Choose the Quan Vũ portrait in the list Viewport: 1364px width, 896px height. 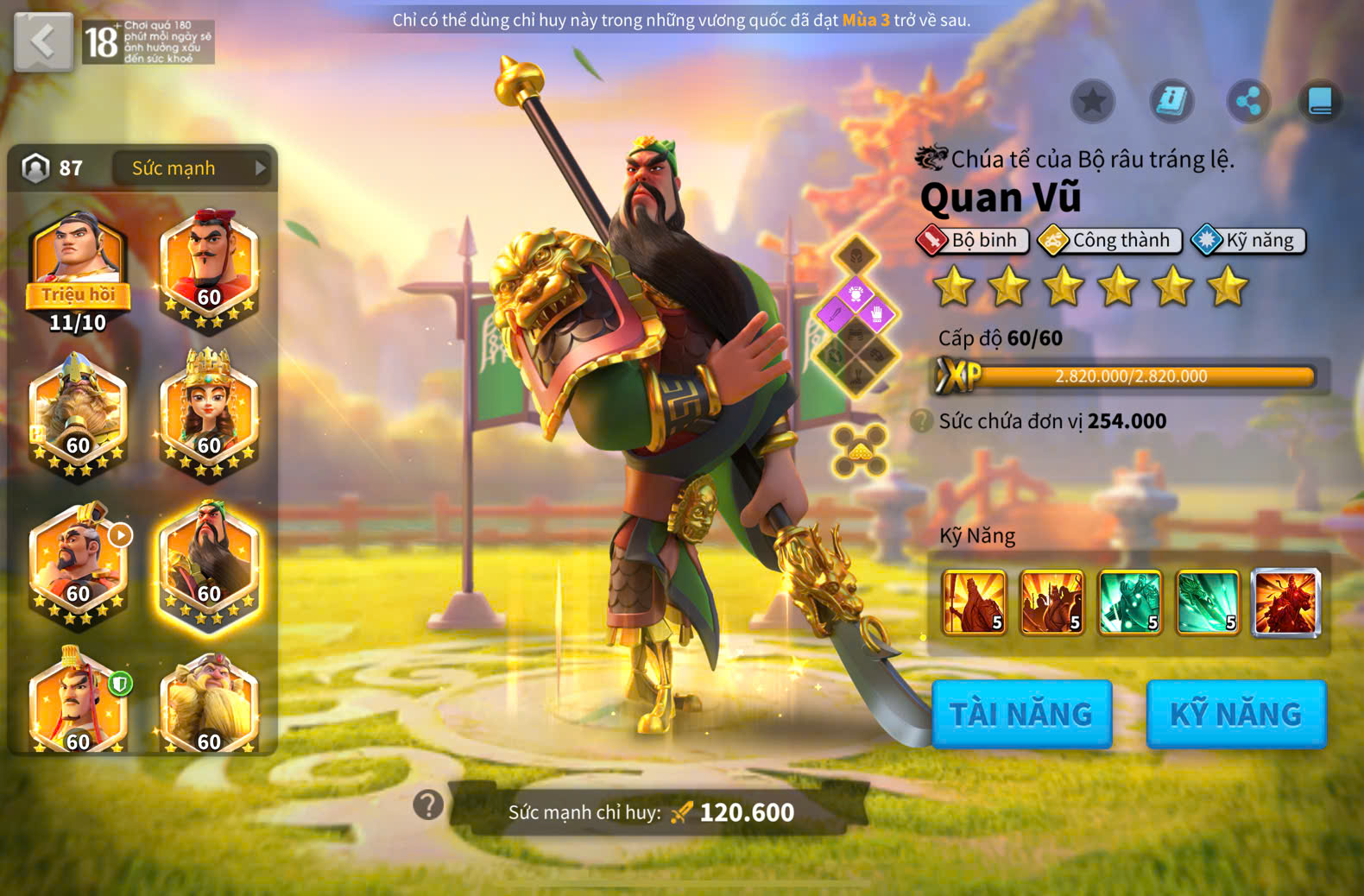pyautogui.click(x=209, y=565)
